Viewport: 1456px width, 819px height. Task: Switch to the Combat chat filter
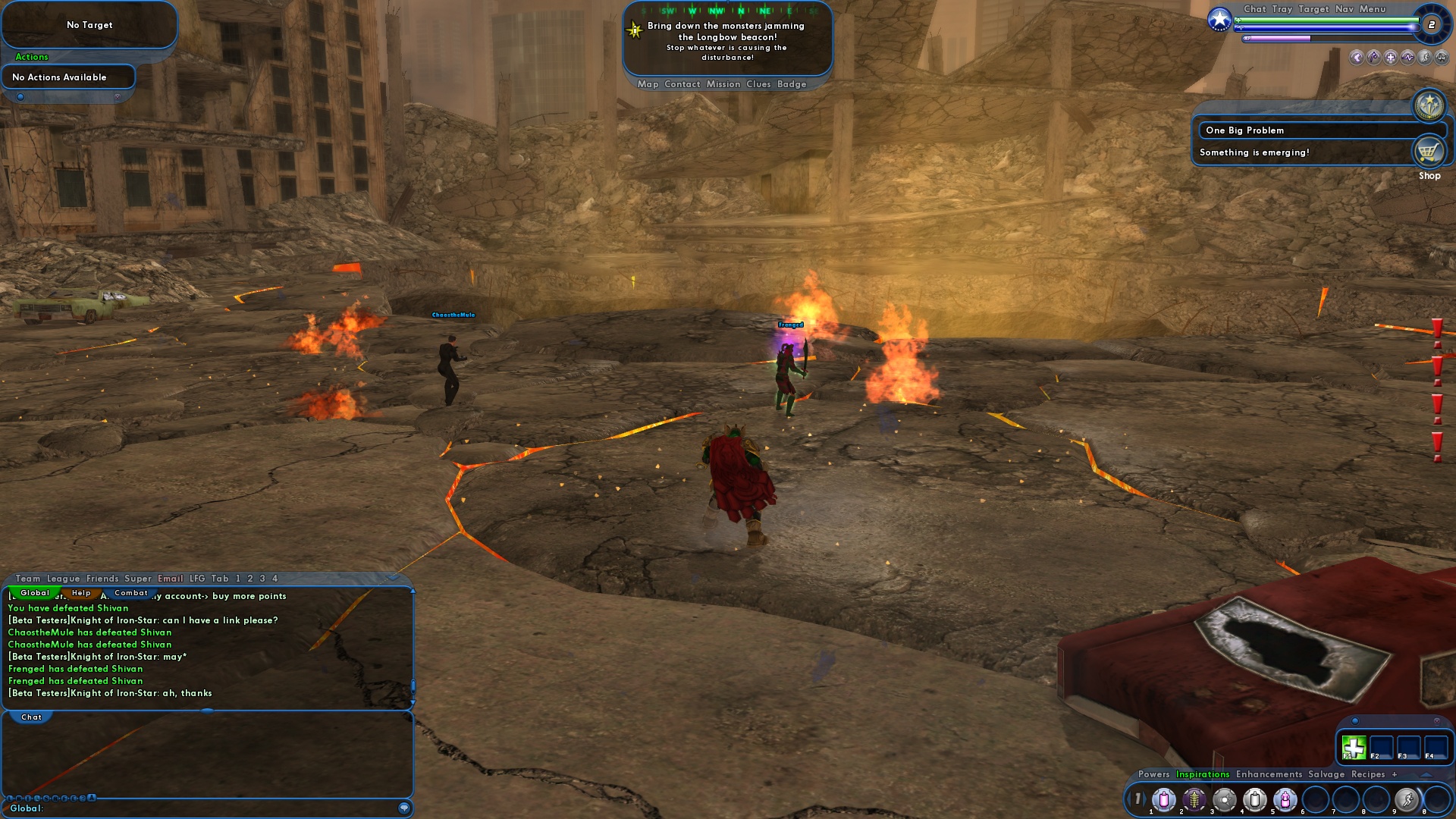132,594
